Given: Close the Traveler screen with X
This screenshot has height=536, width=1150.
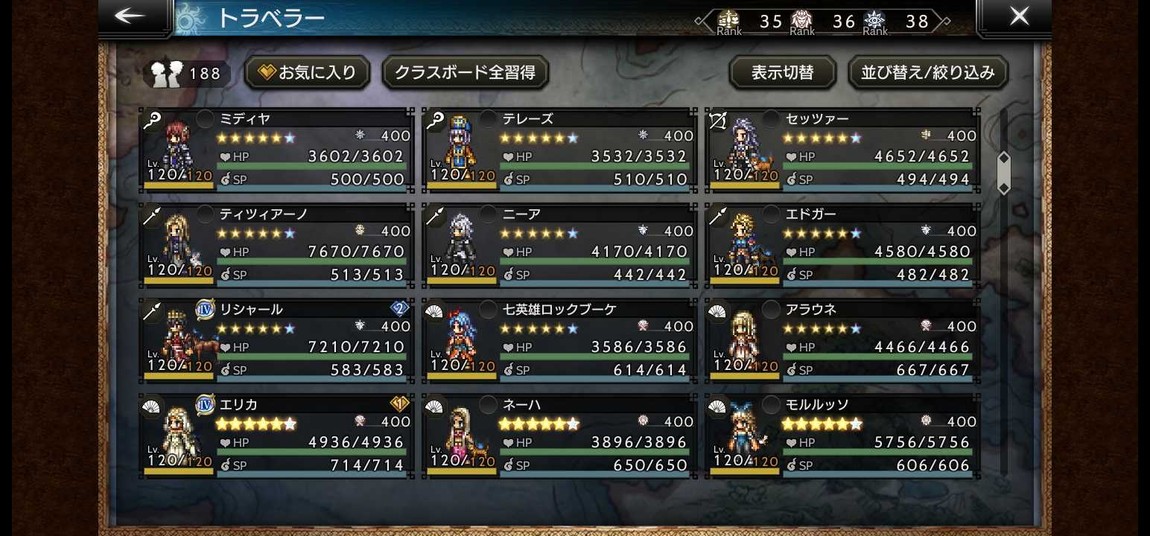Looking at the screenshot, I should click(1018, 16).
